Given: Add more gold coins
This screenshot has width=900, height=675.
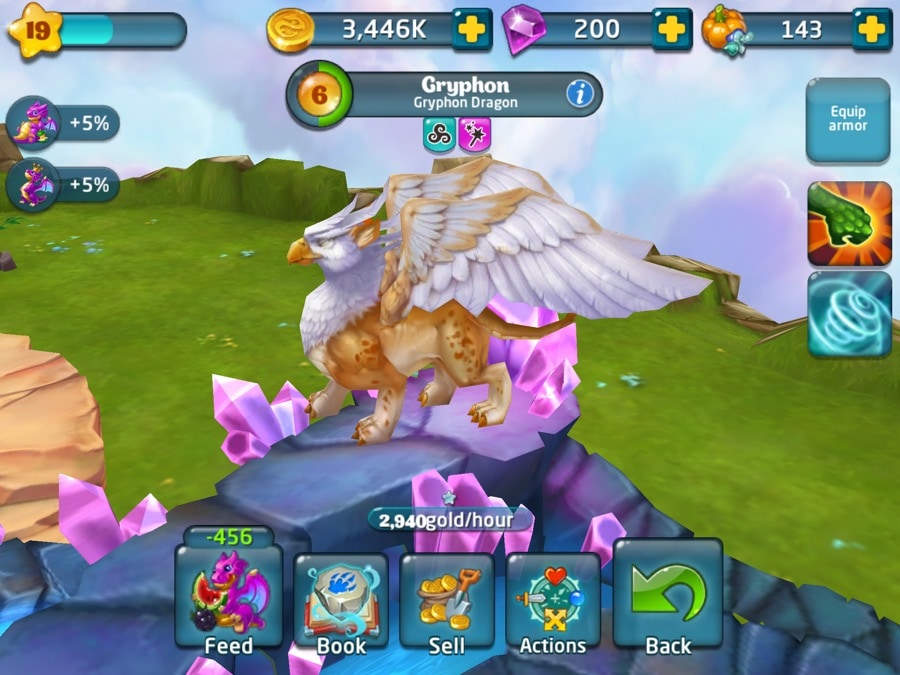Looking at the screenshot, I should [x=471, y=29].
